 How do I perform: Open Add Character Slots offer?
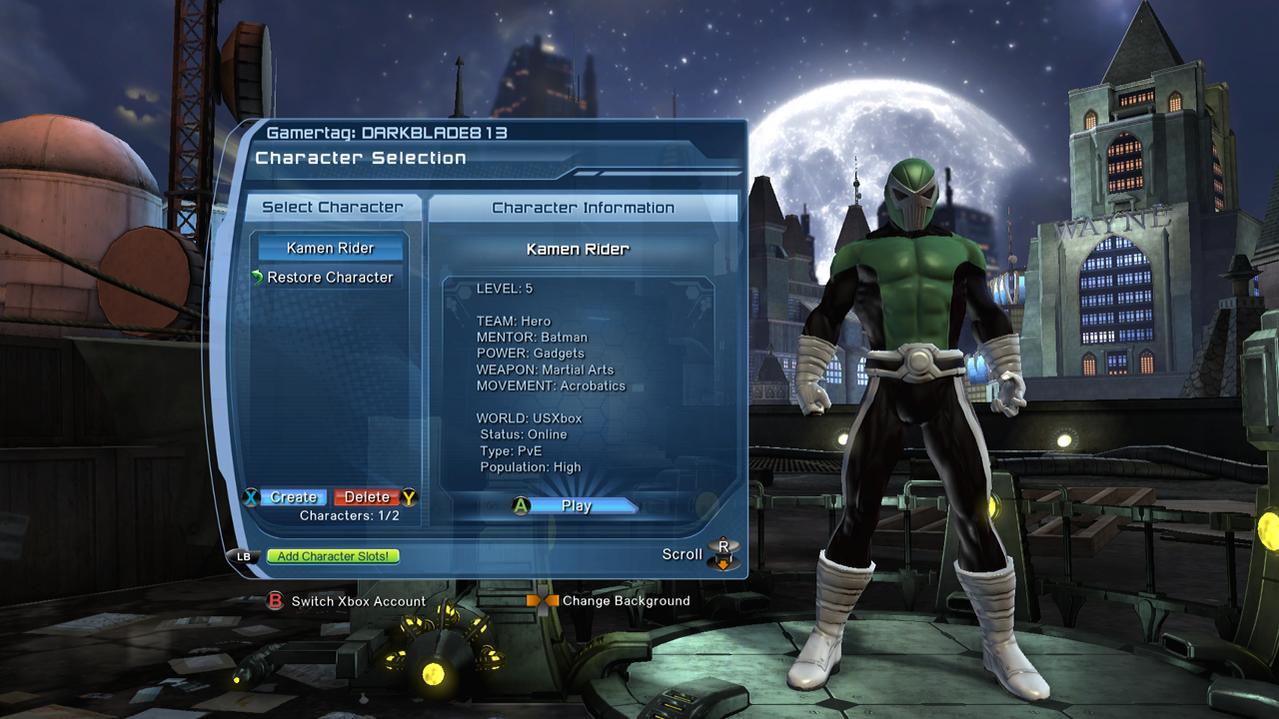pos(333,556)
